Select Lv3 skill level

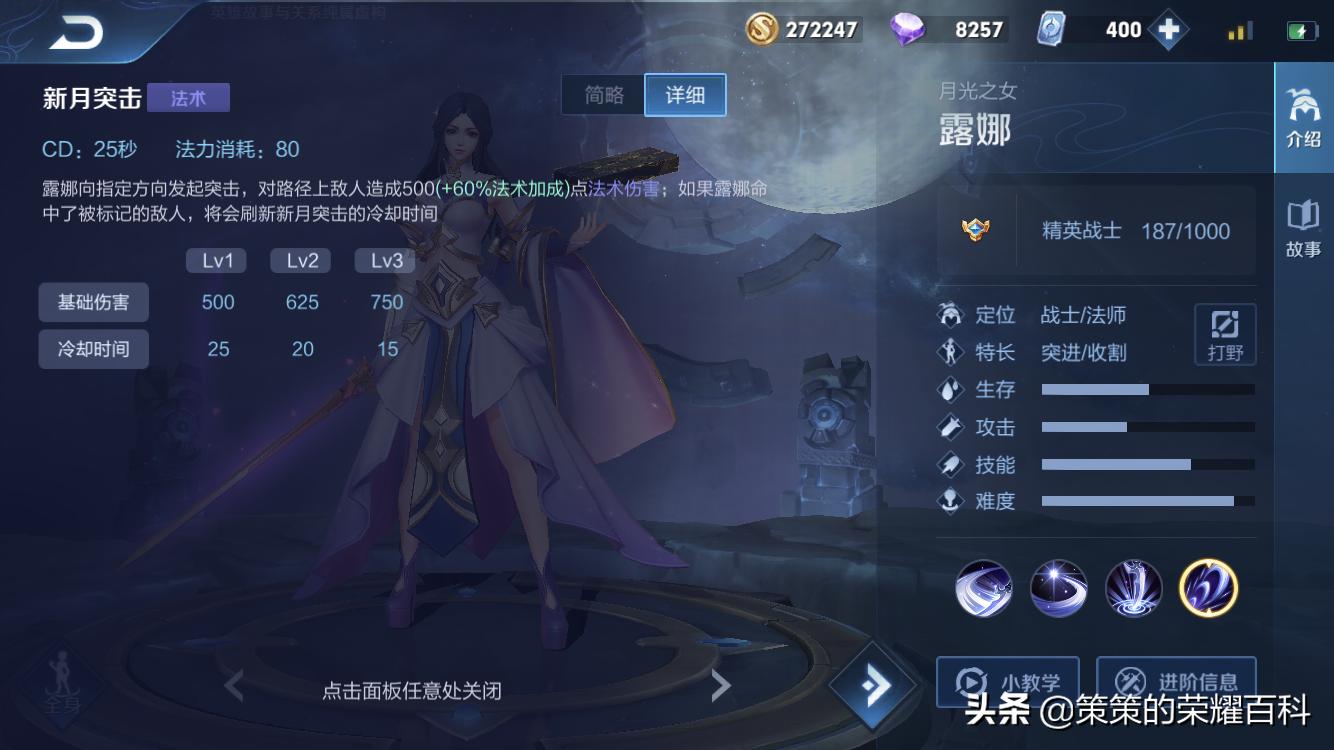384,260
